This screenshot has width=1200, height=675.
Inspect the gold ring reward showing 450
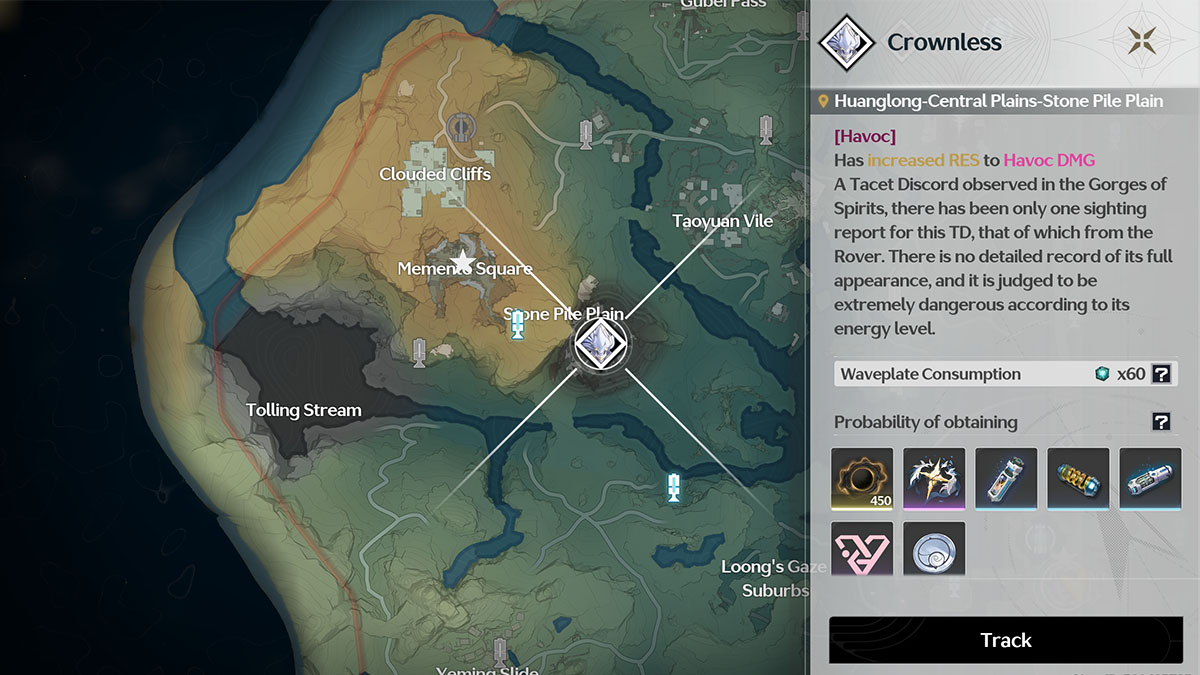click(x=861, y=479)
